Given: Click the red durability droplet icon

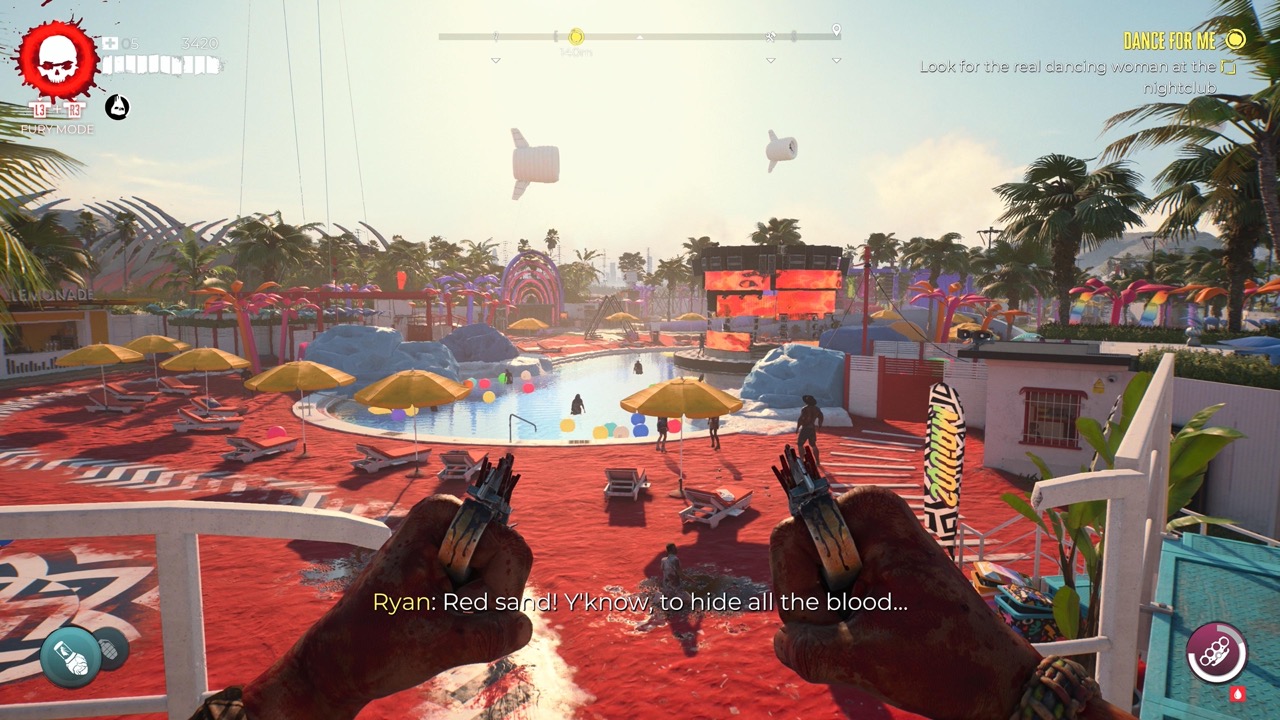Looking at the screenshot, I should [1238, 693].
